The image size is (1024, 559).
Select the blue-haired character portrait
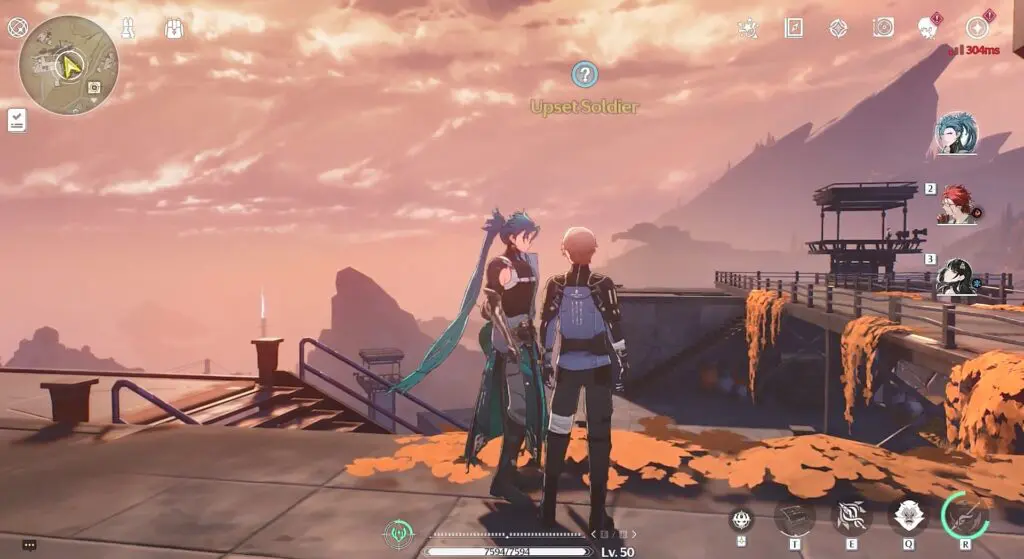click(x=957, y=133)
